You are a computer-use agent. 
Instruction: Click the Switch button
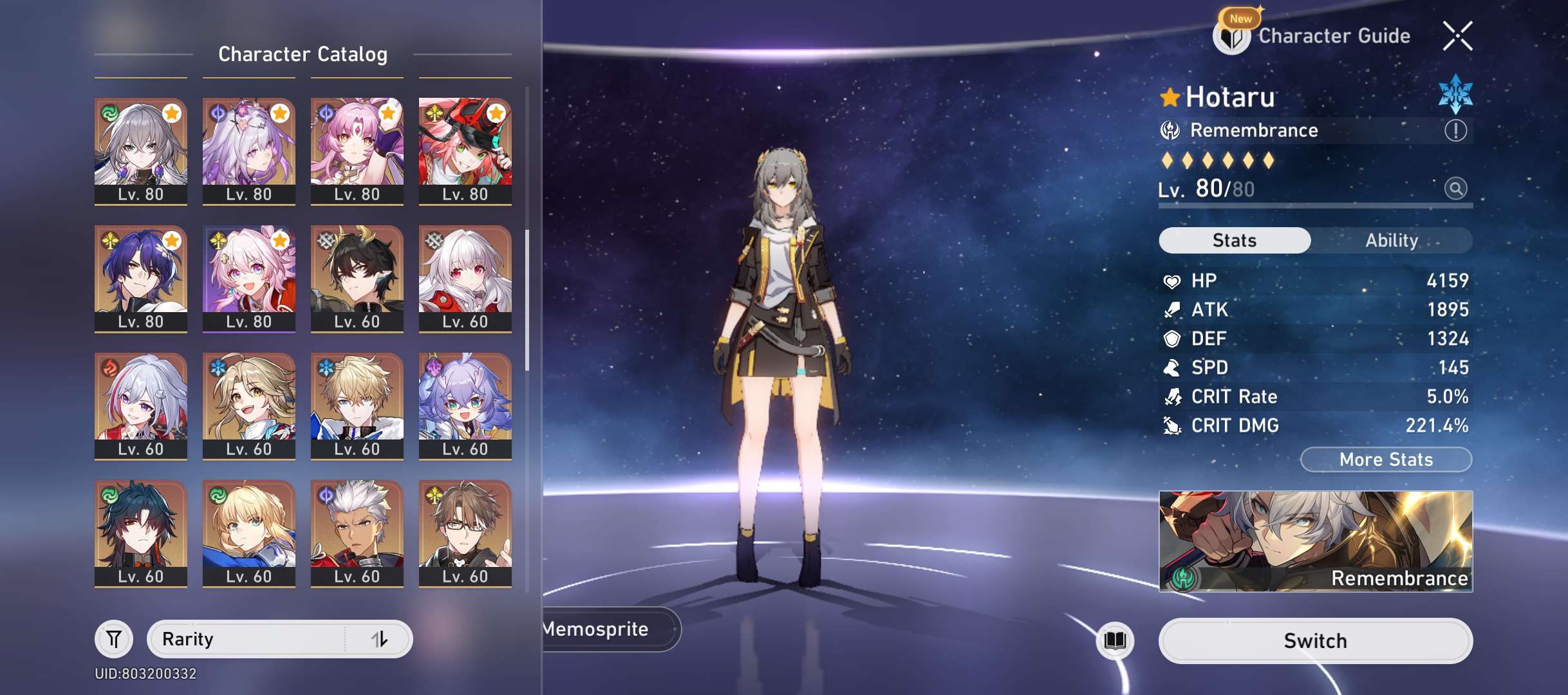coord(1315,641)
